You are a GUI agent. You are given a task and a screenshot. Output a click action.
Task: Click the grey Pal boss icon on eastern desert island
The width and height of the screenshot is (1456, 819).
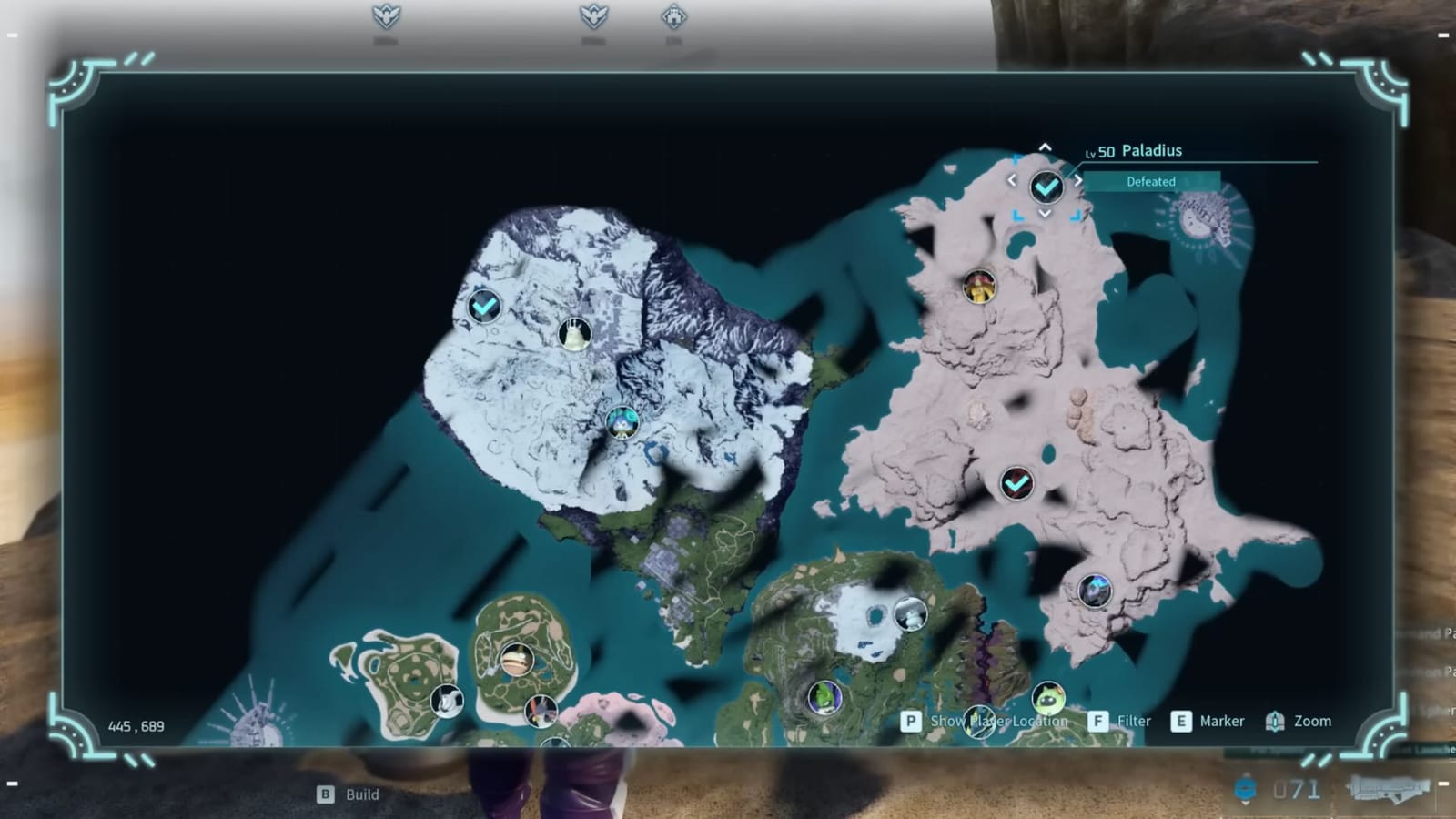1095,590
